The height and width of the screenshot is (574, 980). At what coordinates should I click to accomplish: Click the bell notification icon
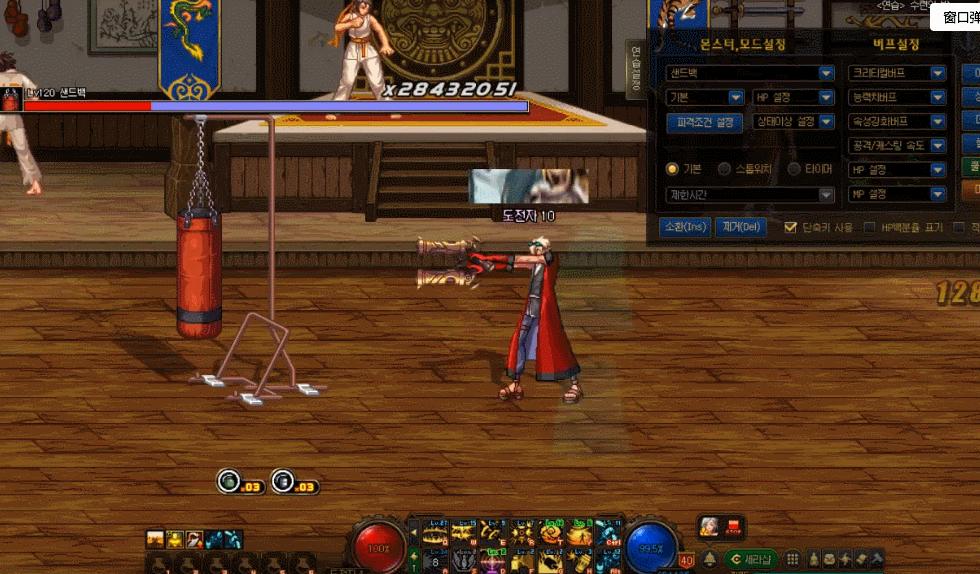[x=710, y=559]
